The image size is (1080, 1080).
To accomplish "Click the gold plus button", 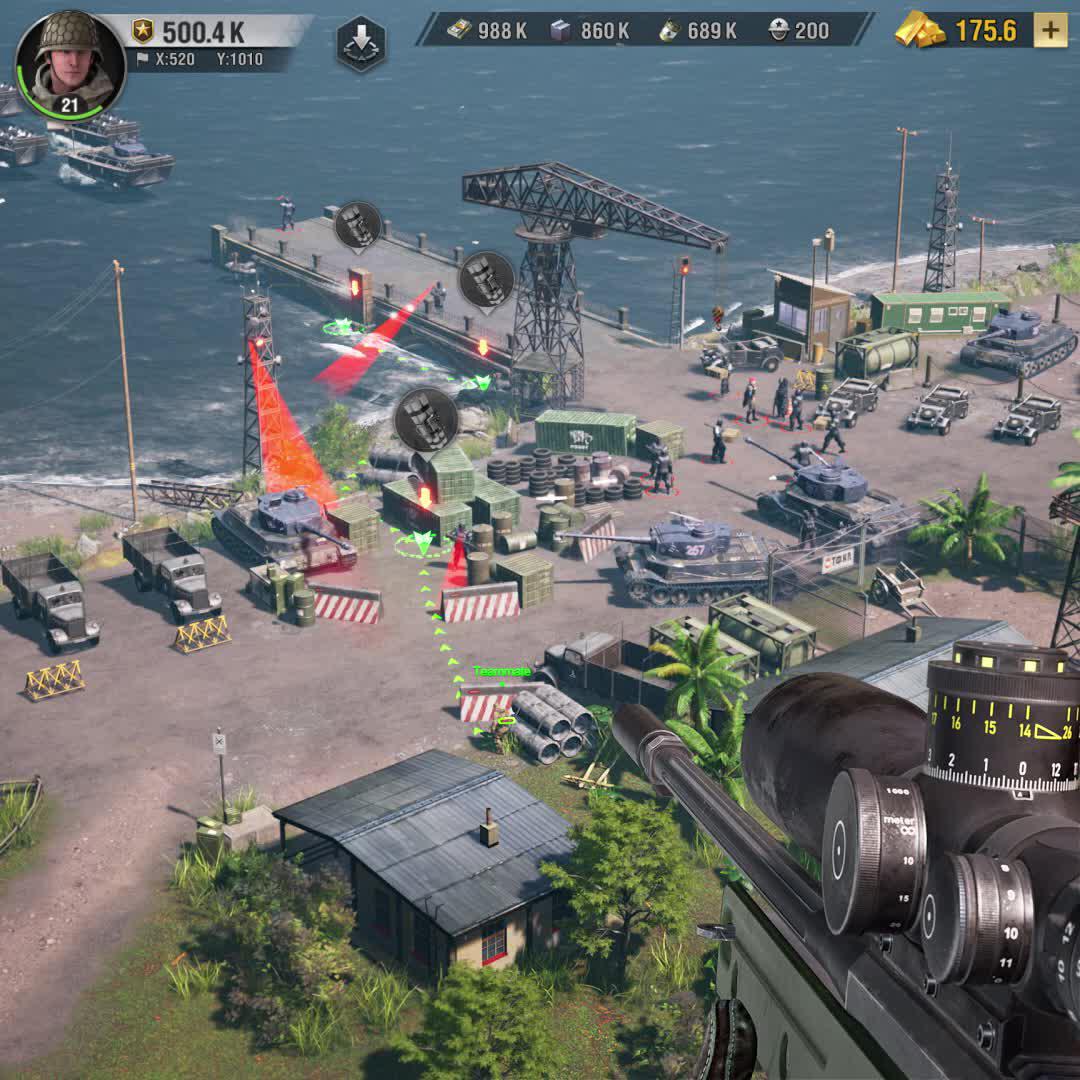I will click(1049, 31).
